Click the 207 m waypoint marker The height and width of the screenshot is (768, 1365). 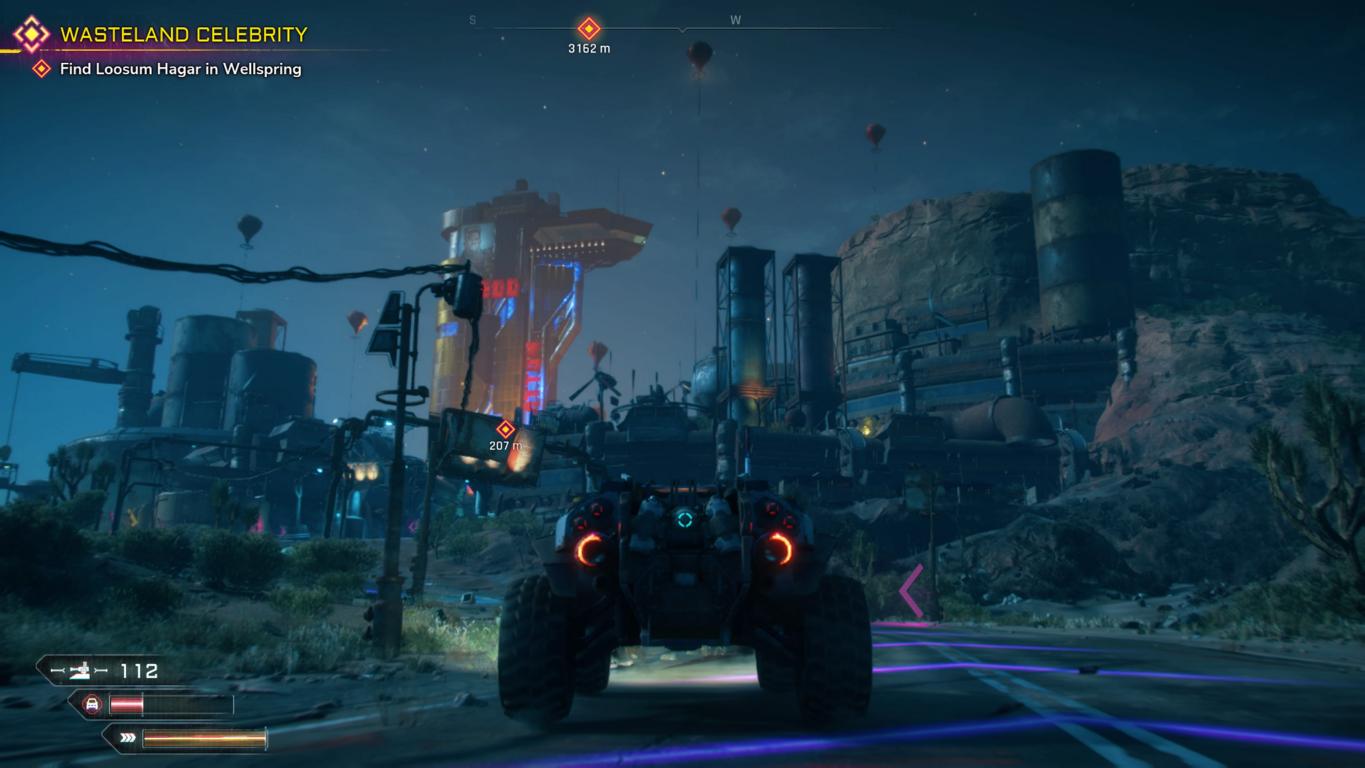click(x=505, y=430)
